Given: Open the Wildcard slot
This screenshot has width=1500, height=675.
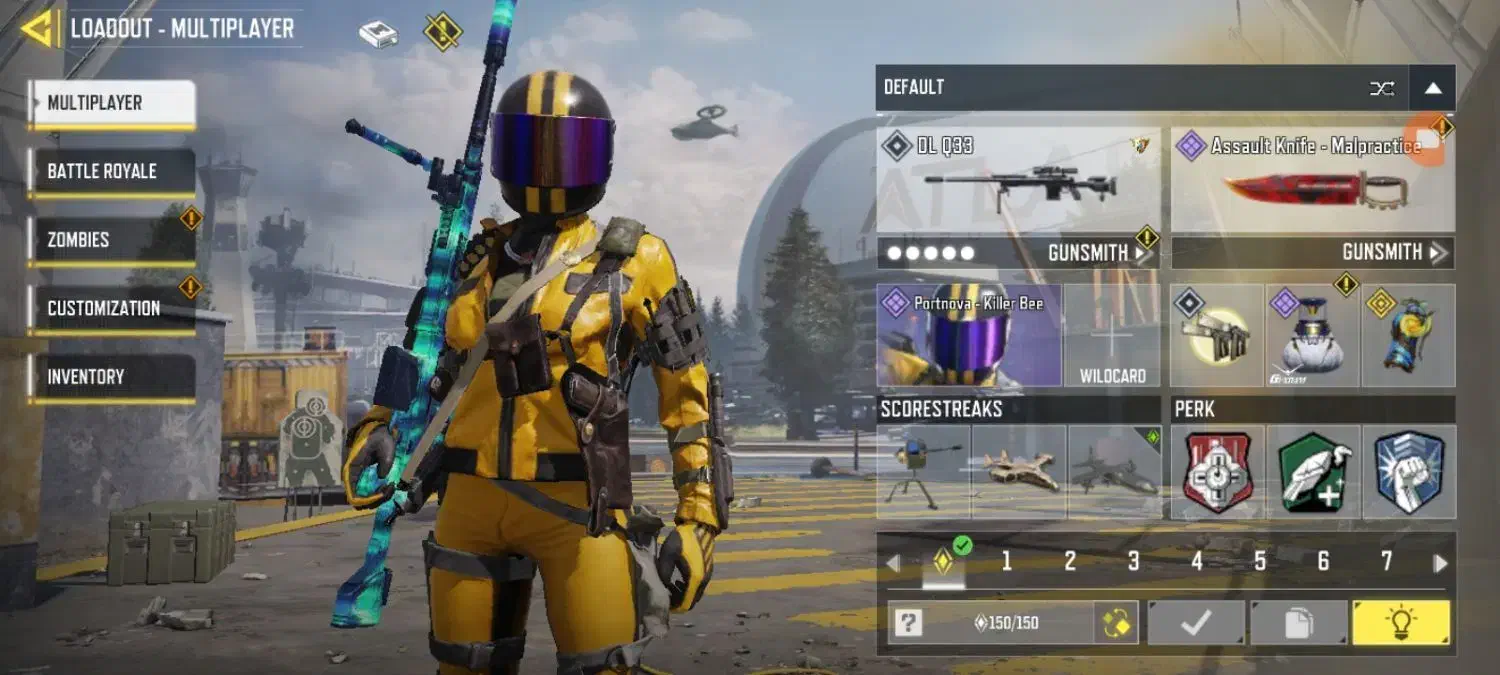Looking at the screenshot, I should (x=1112, y=336).
